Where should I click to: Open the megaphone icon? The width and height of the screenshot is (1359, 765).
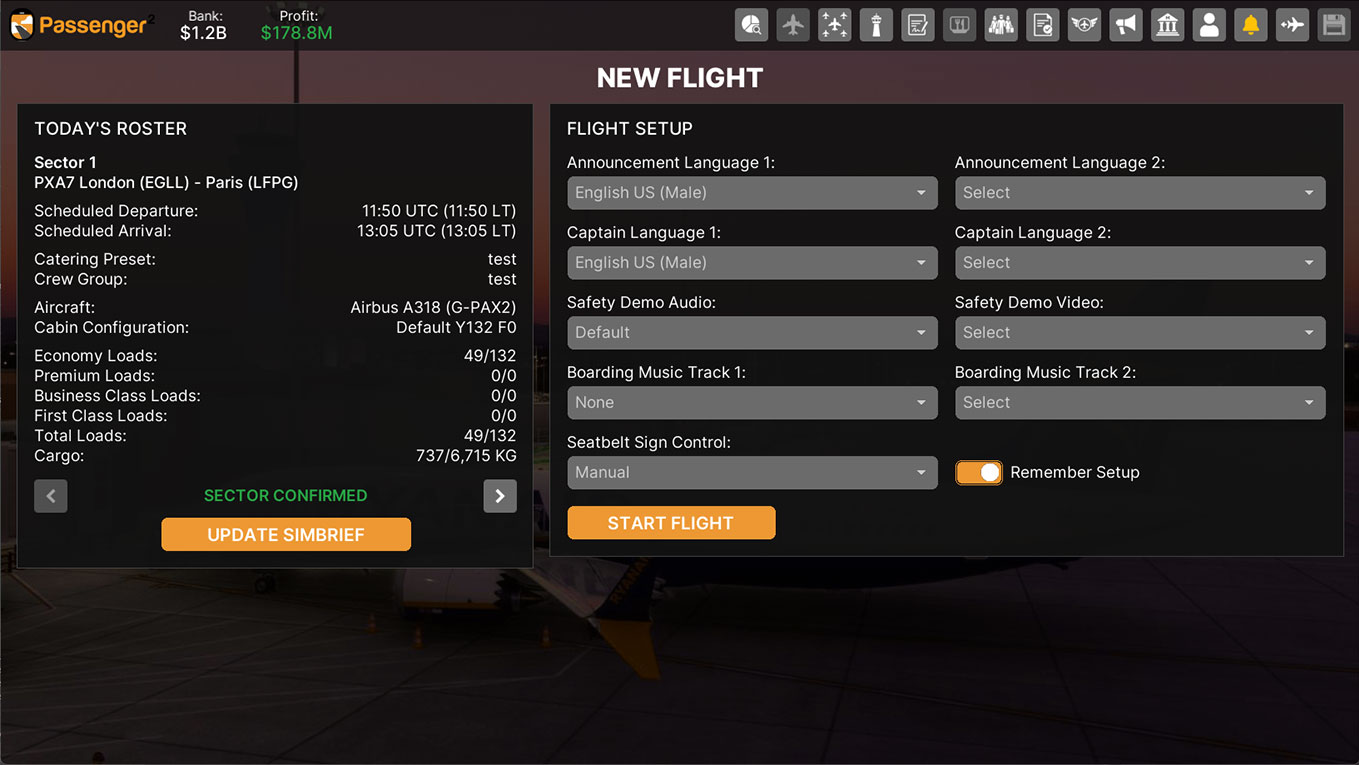point(1126,25)
